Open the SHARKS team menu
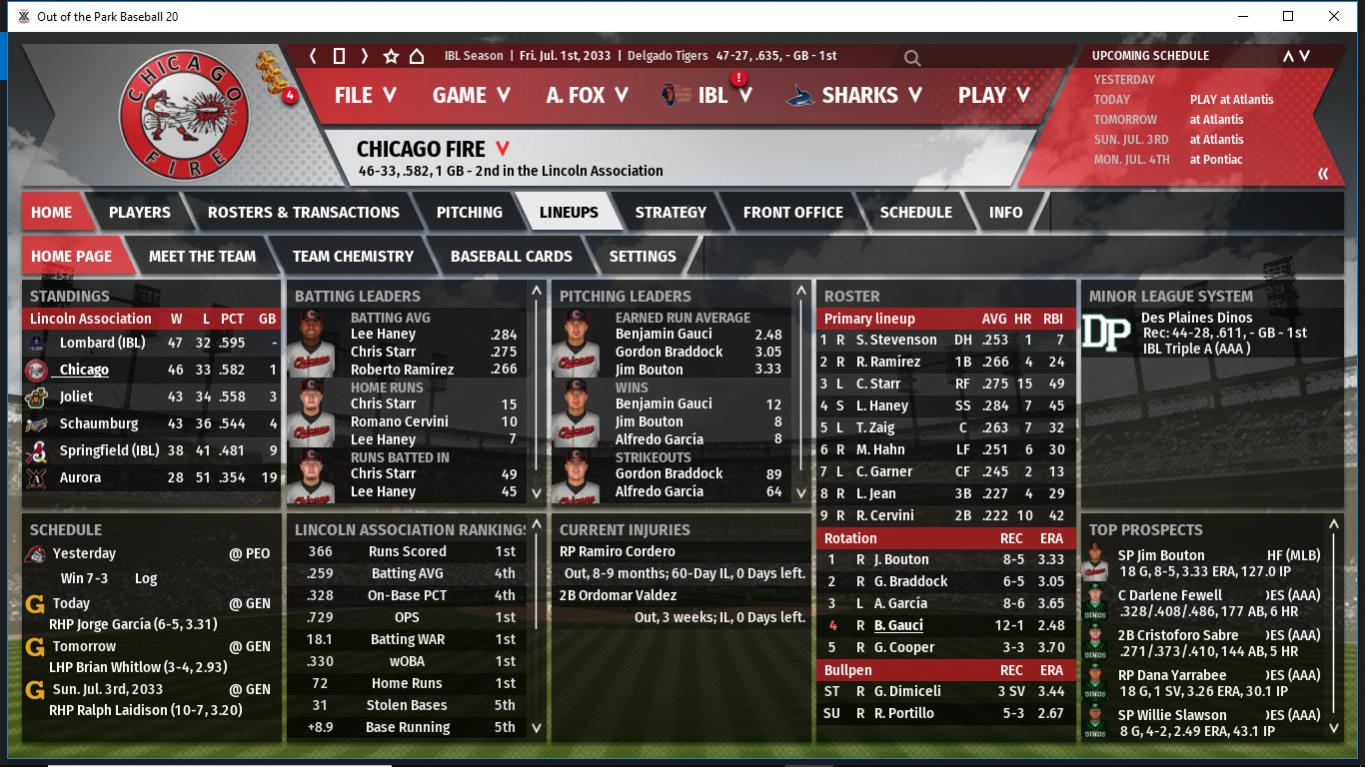1365x767 pixels. (x=858, y=95)
